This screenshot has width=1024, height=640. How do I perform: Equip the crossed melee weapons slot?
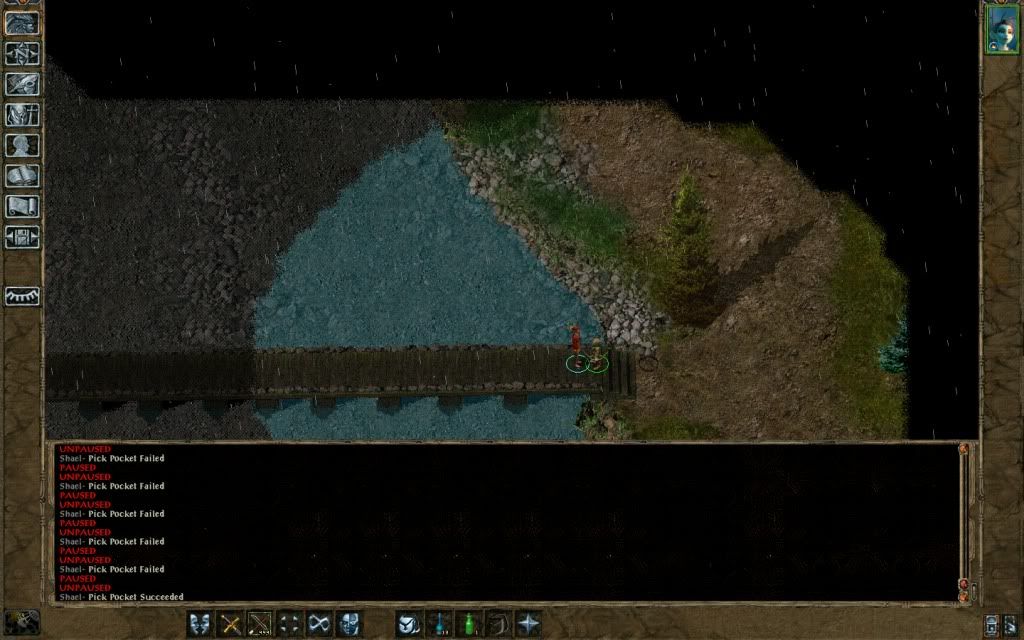click(230, 623)
